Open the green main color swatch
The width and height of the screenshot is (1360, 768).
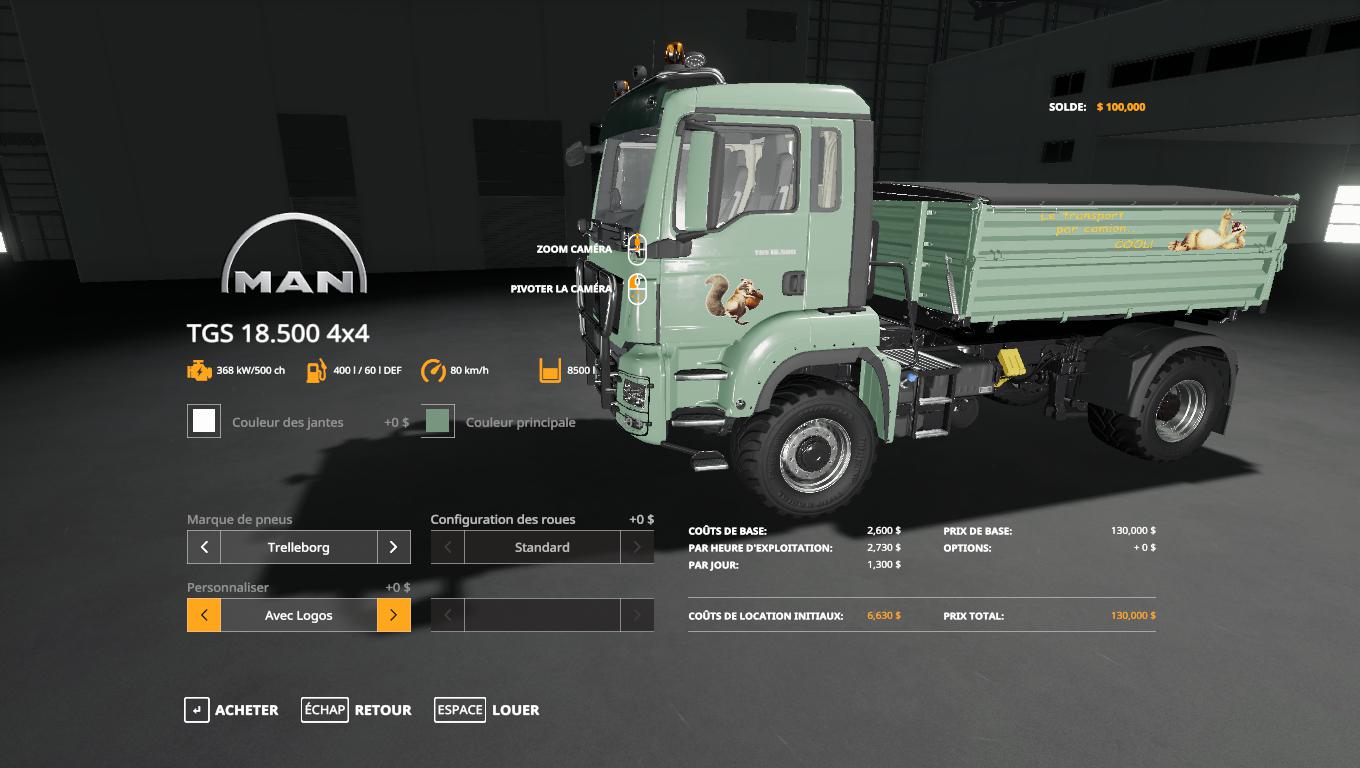coord(438,421)
